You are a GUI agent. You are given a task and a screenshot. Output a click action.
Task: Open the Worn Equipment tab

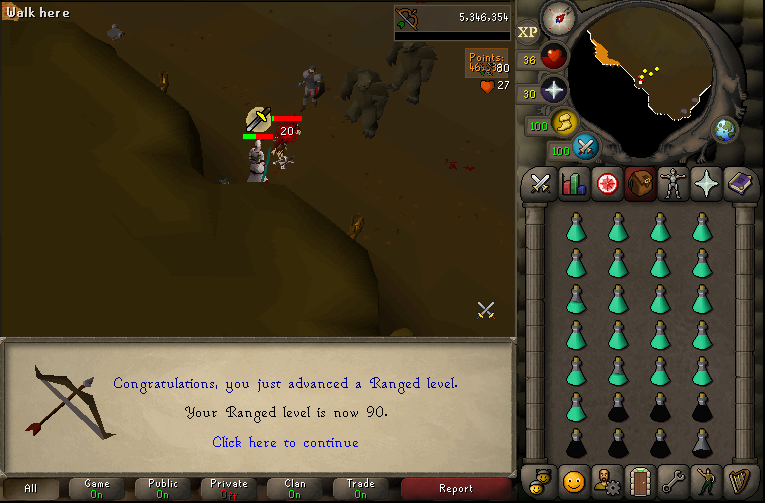coord(673,183)
